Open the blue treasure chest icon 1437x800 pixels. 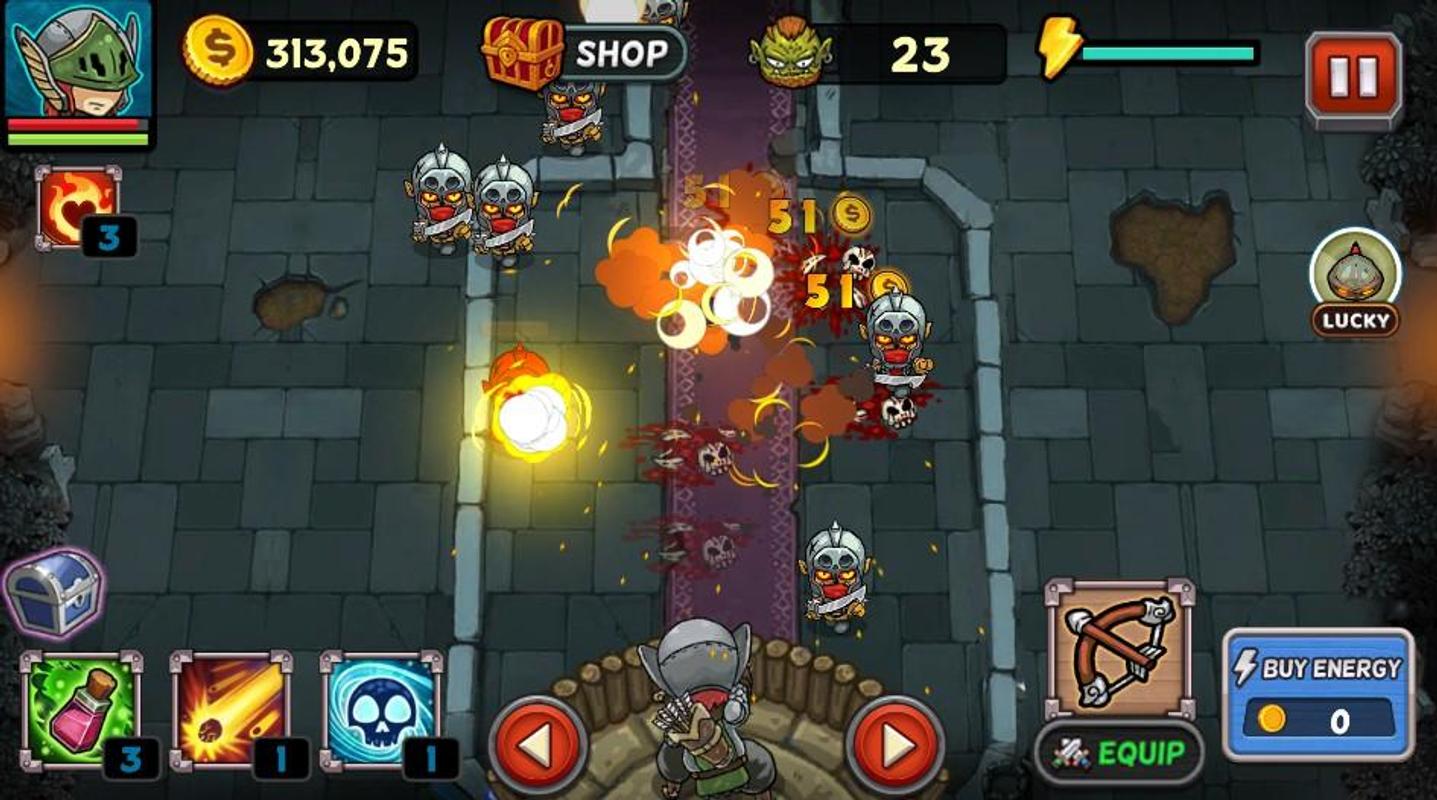click(55, 591)
